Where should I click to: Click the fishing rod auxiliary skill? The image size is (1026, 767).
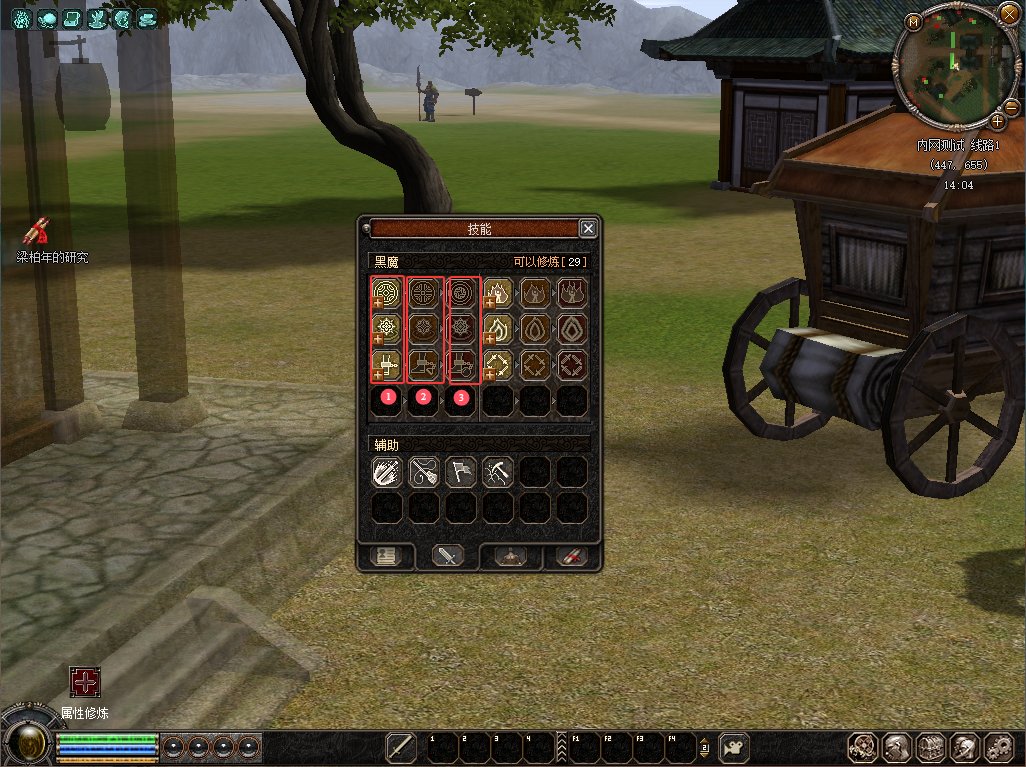click(x=423, y=472)
